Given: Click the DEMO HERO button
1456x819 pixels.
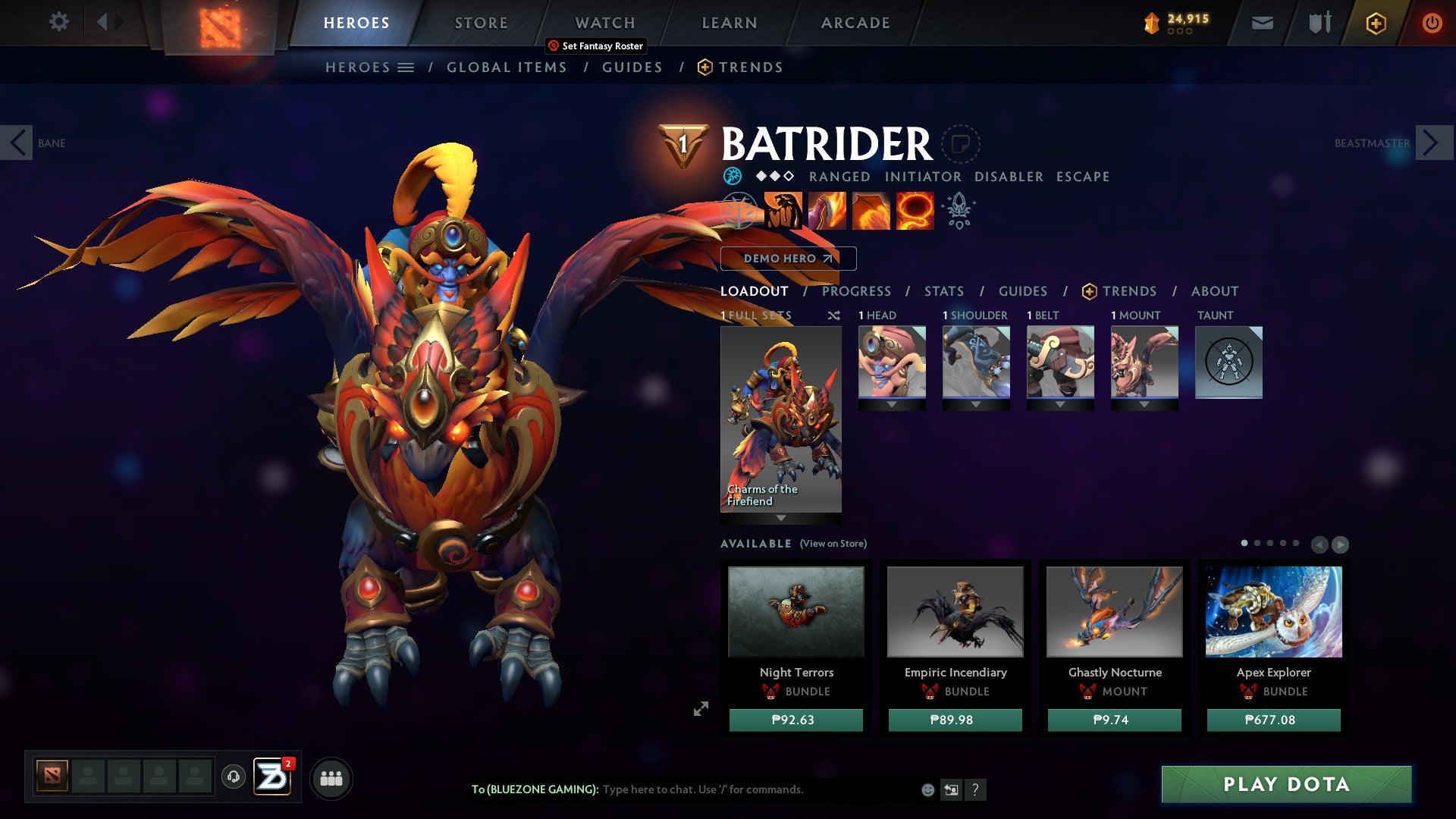Looking at the screenshot, I should point(787,258).
